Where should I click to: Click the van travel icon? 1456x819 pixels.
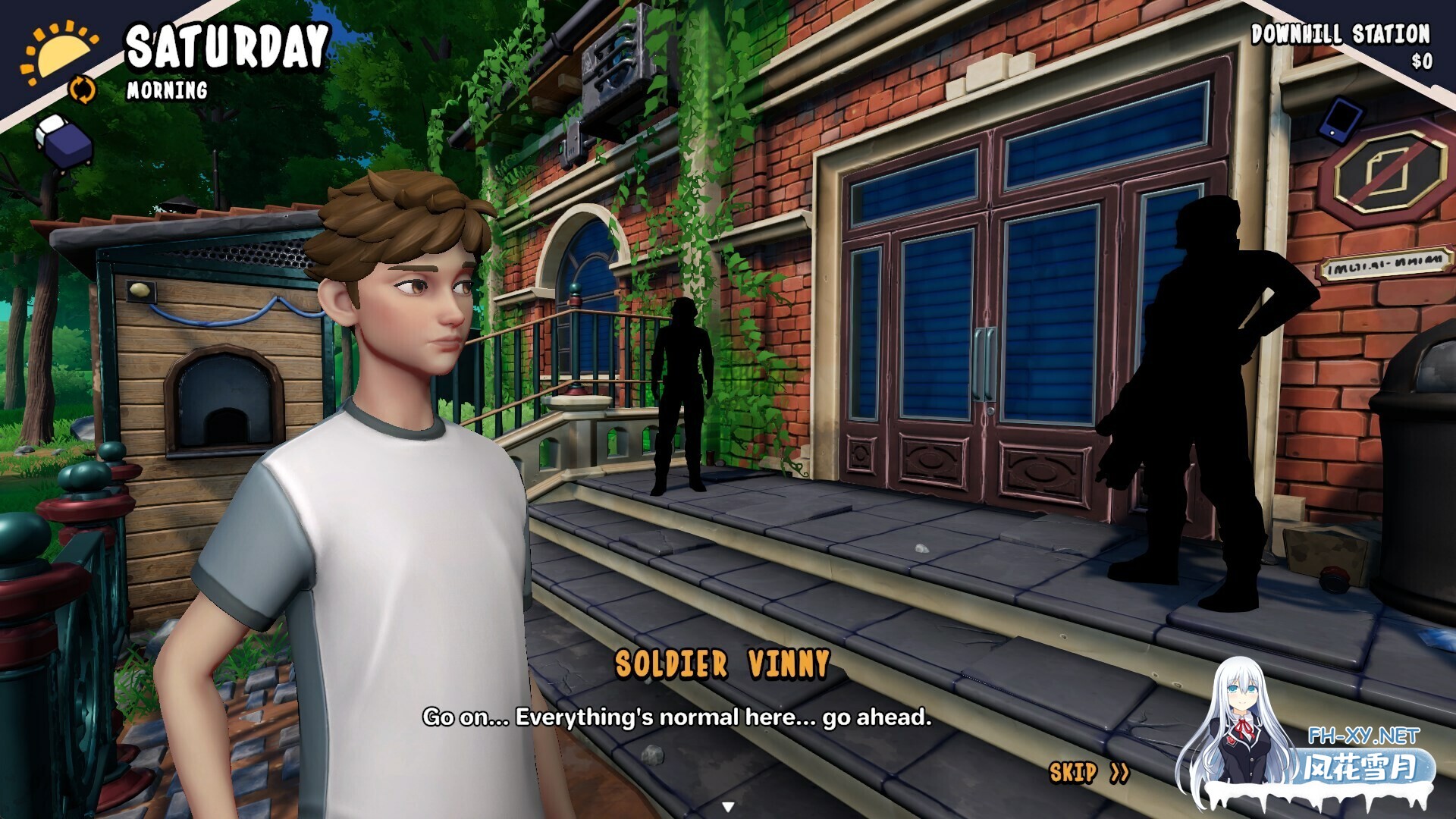64,142
